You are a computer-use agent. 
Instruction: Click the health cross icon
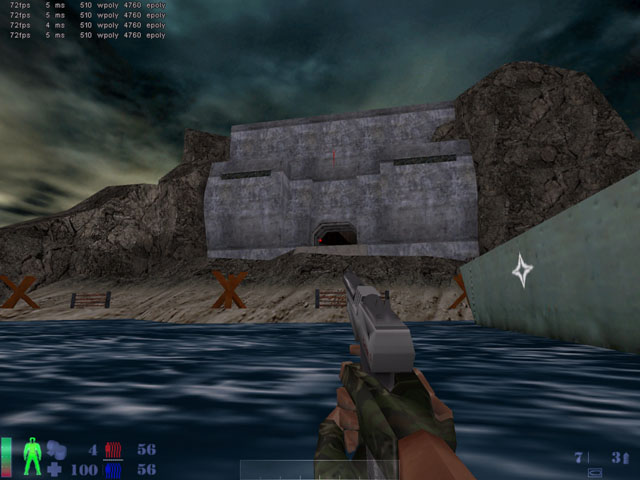point(55,469)
